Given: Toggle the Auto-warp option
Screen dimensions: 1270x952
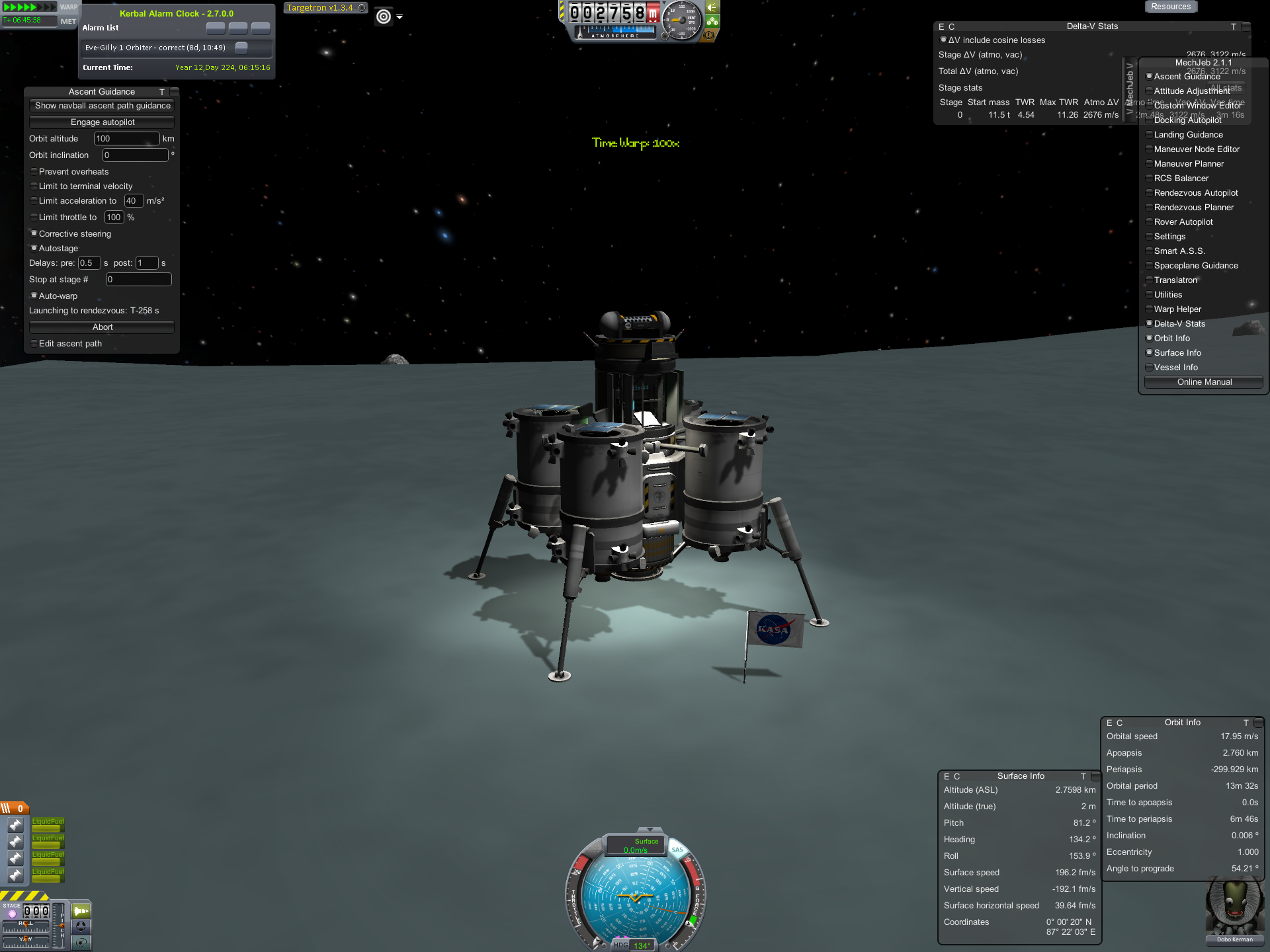Looking at the screenshot, I should click(x=34, y=296).
